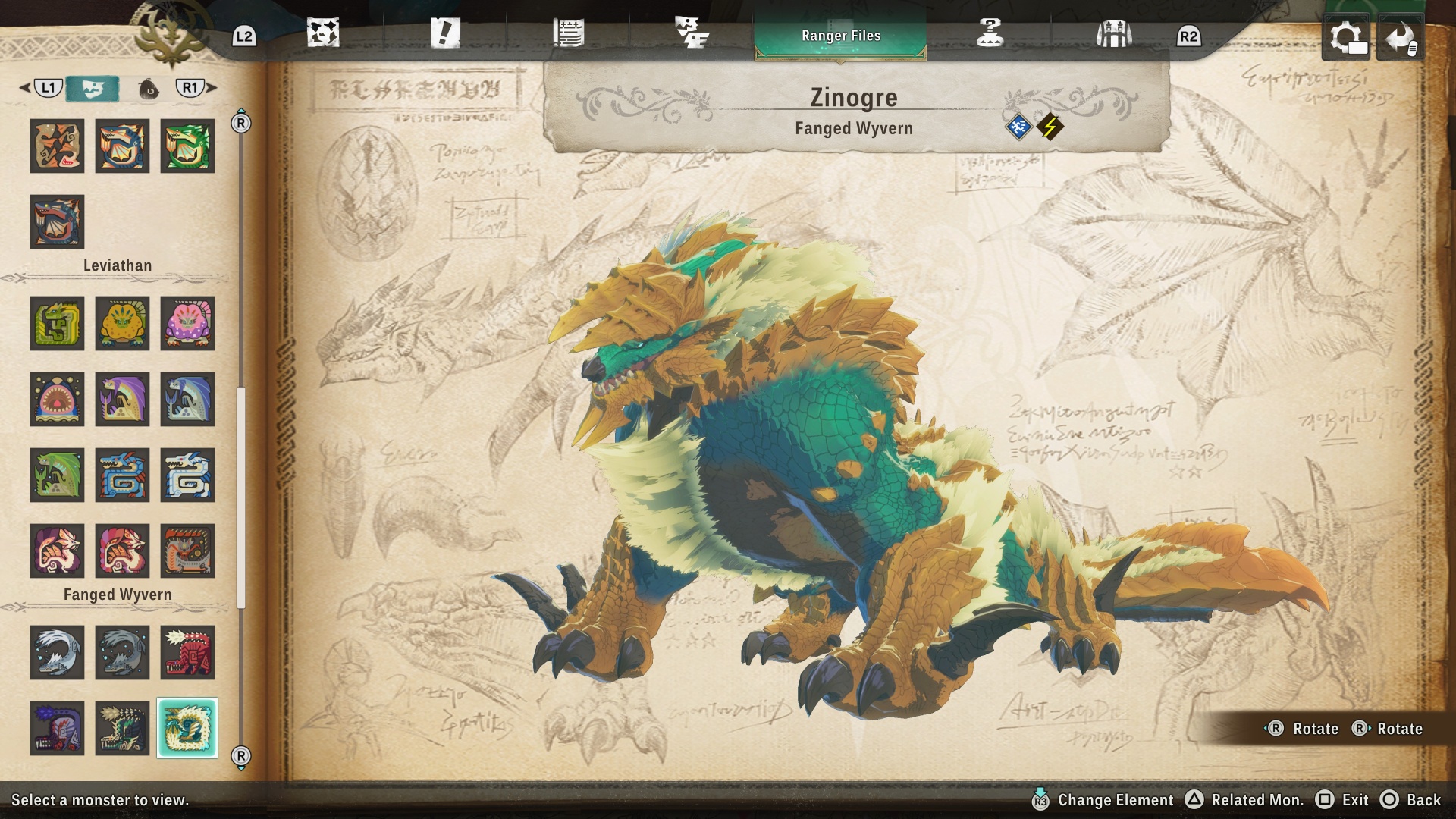1456x819 pixels.
Task: Click Exit in the bottom right bar
Action: [x=1356, y=800]
